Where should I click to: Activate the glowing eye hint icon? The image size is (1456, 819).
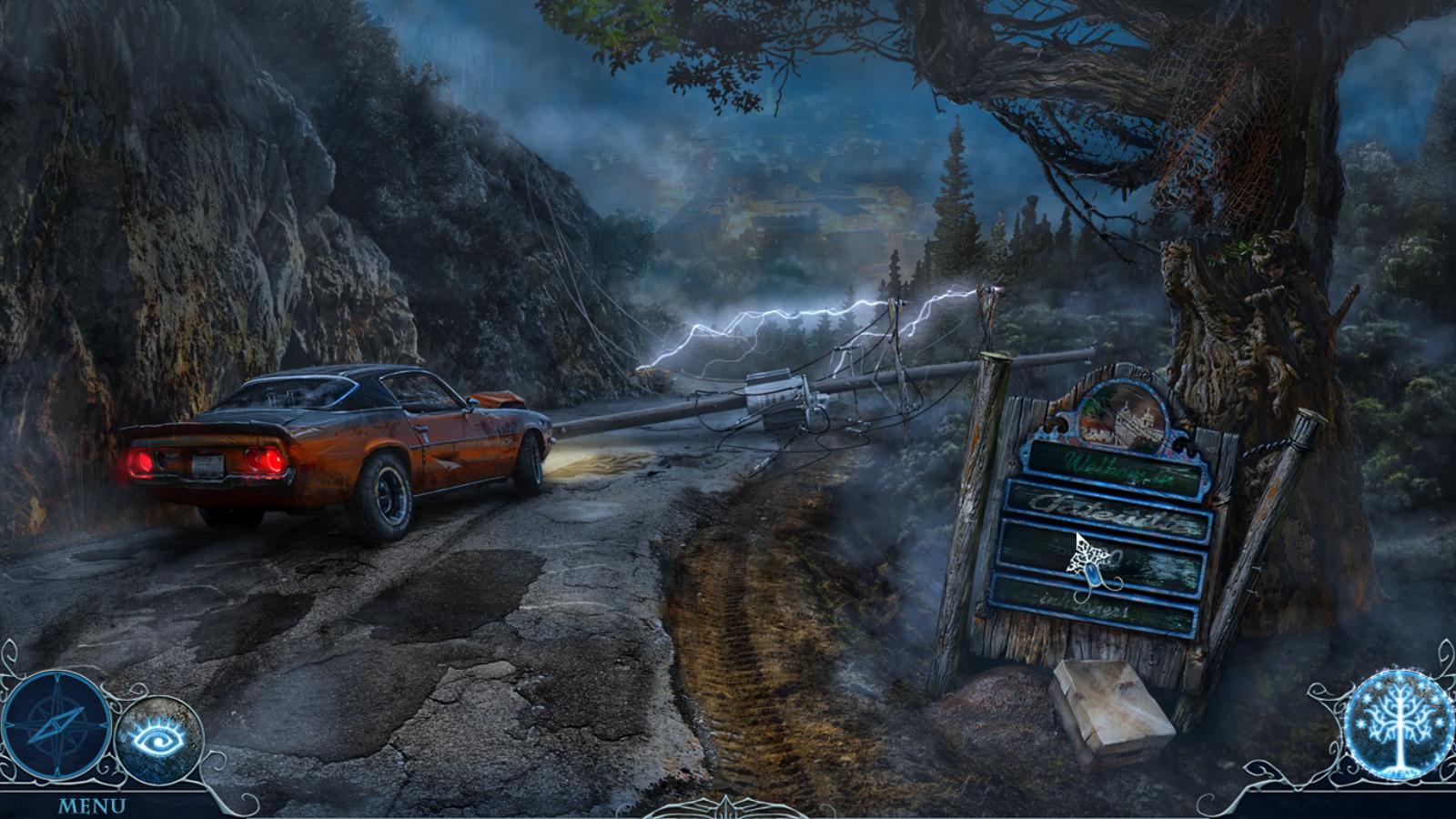point(158,739)
